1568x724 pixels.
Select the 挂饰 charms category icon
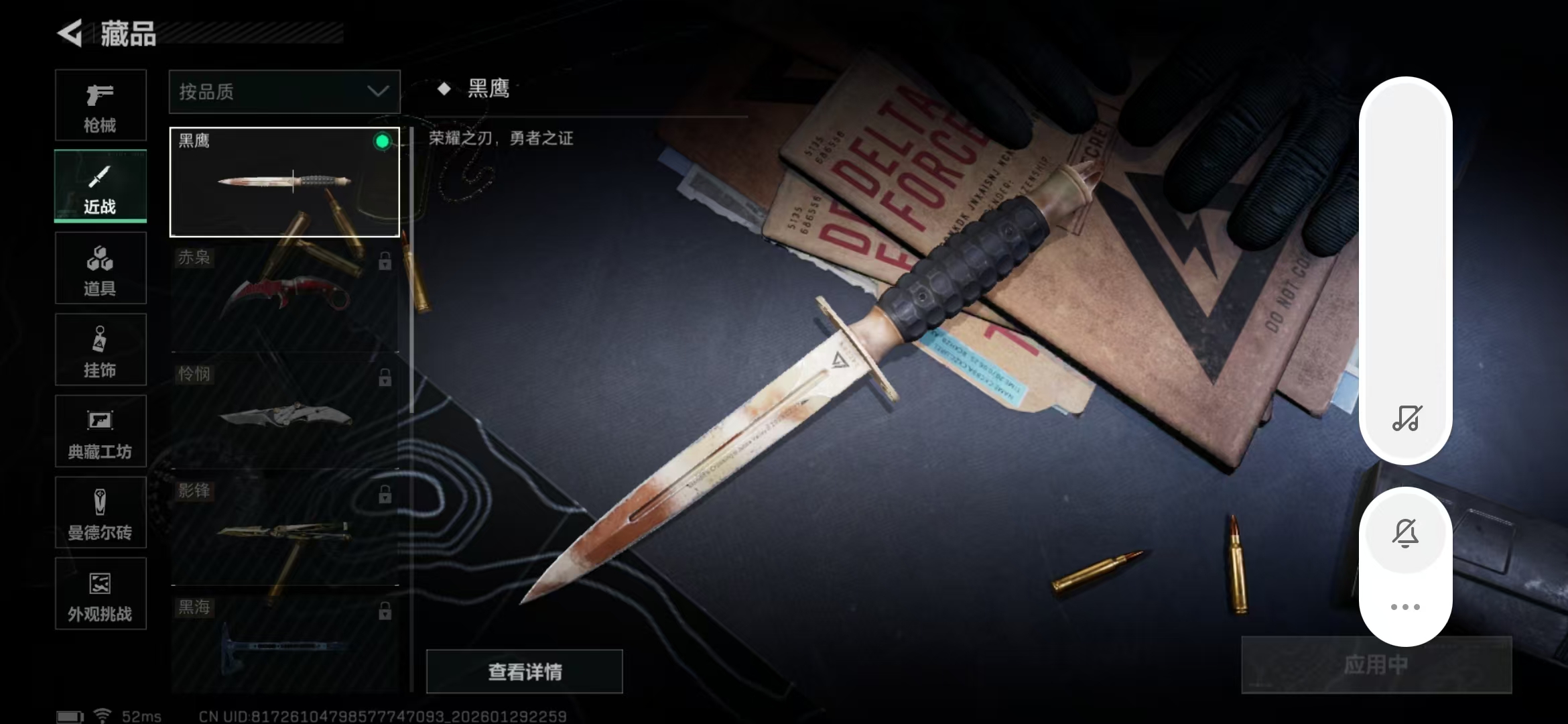[x=101, y=349]
